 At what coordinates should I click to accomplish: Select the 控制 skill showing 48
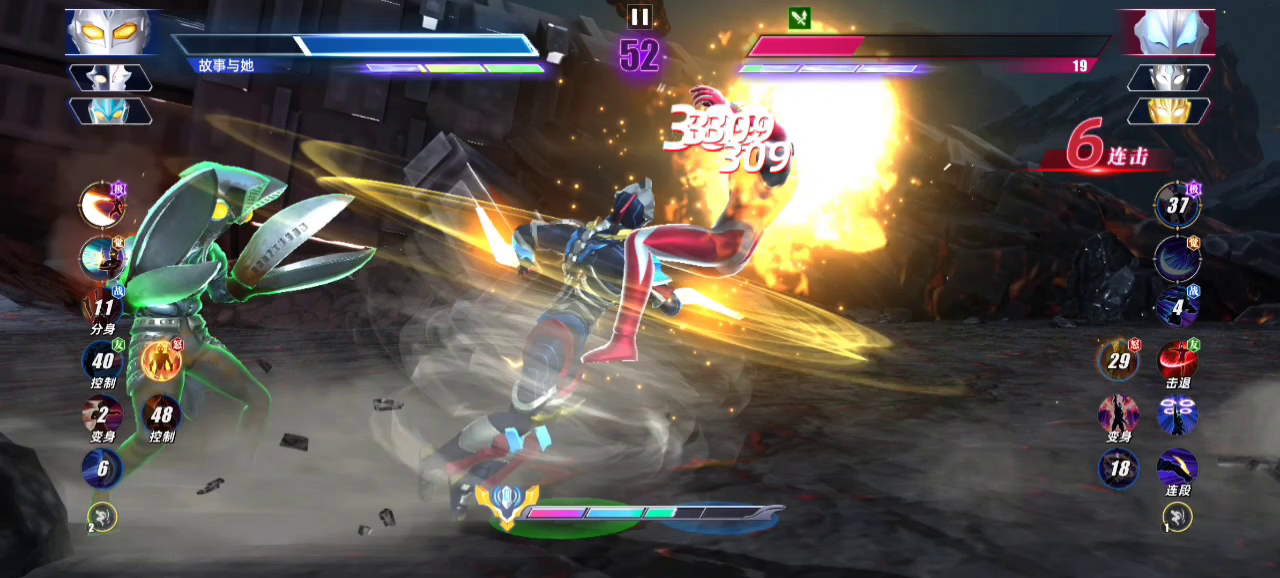161,414
